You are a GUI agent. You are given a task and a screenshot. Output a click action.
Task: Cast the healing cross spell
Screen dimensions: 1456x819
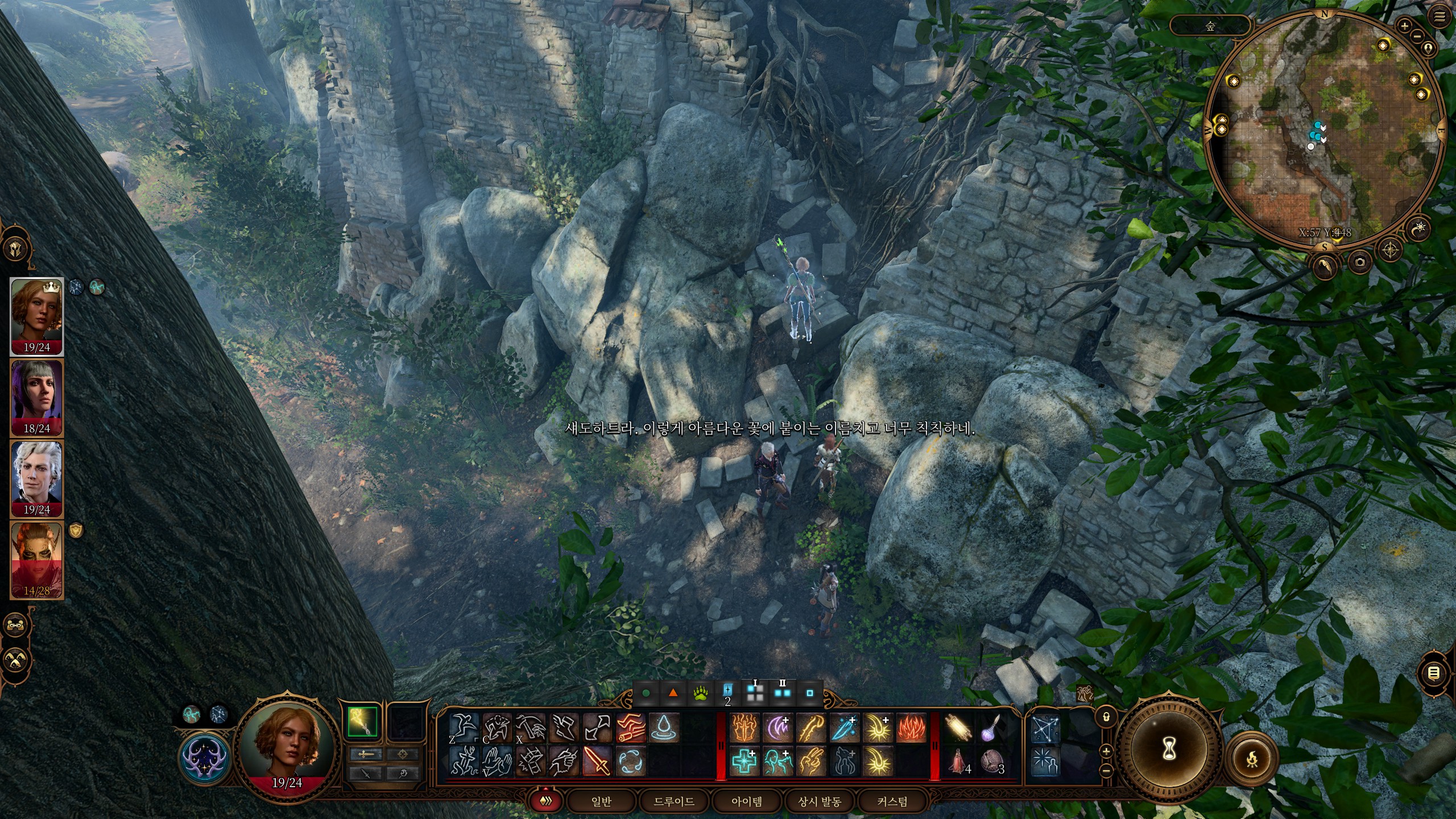pyautogui.click(x=743, y=761)
